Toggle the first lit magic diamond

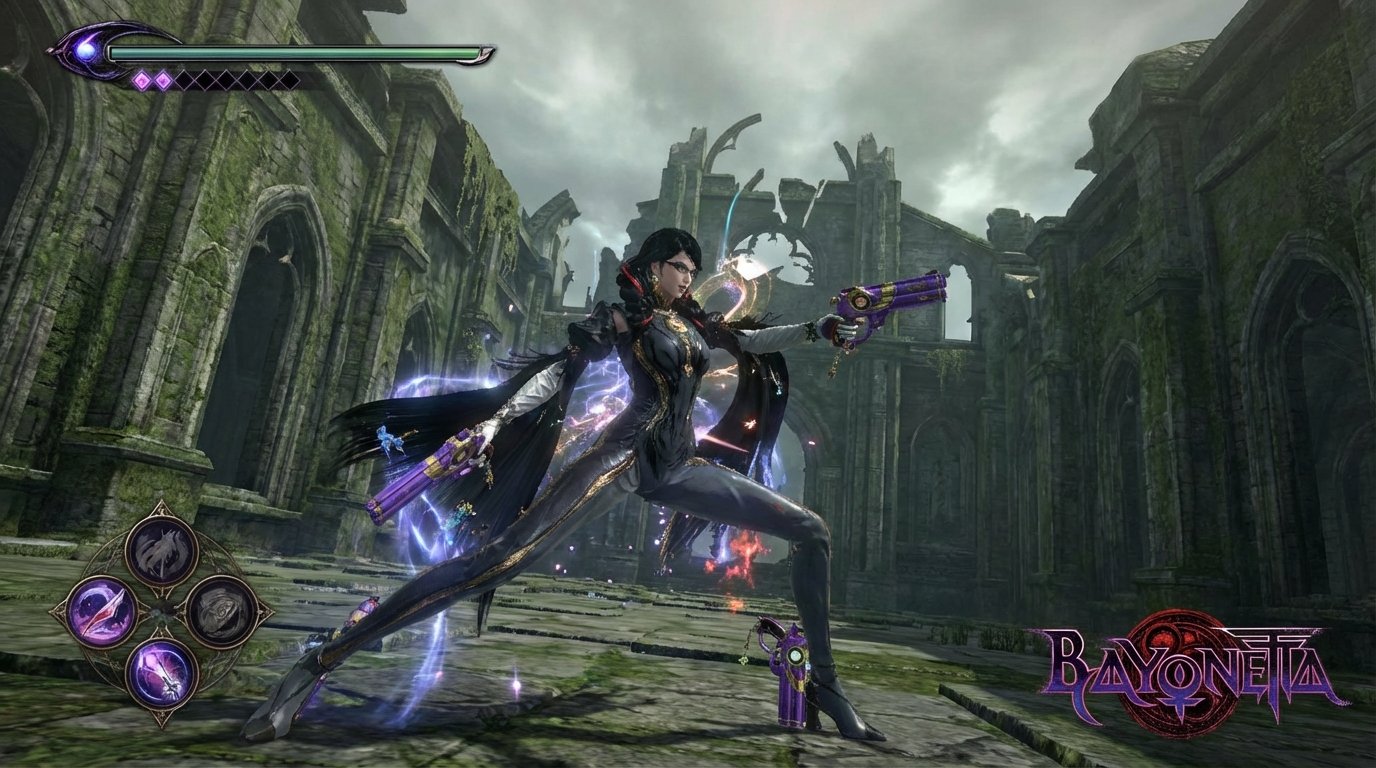pos(141,79)
